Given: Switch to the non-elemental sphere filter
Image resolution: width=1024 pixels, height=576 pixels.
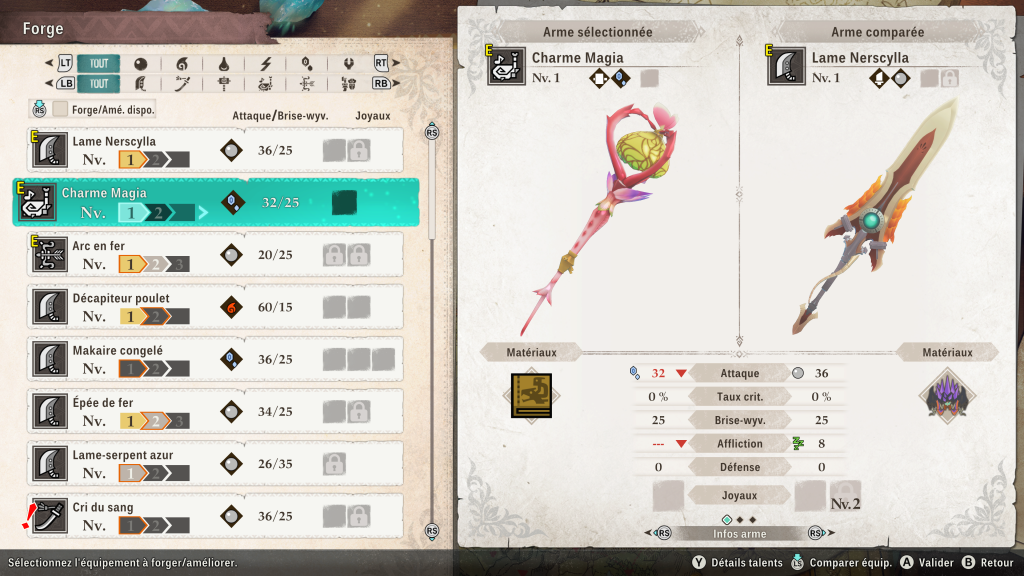Looking at the screenshot, I should click(x=140, y=64).
